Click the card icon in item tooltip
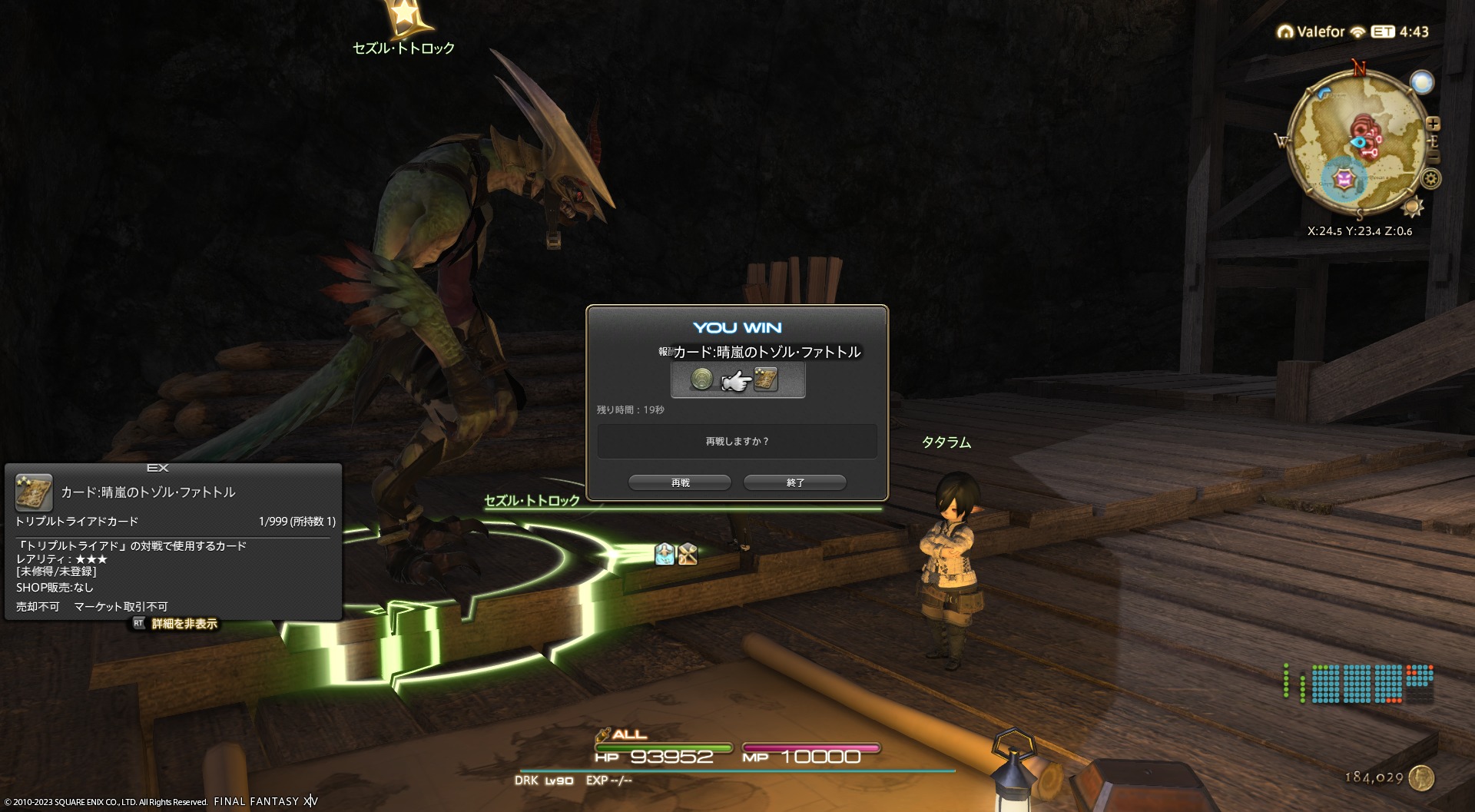This screenshot has width=1475, height=812. (34, 492)
